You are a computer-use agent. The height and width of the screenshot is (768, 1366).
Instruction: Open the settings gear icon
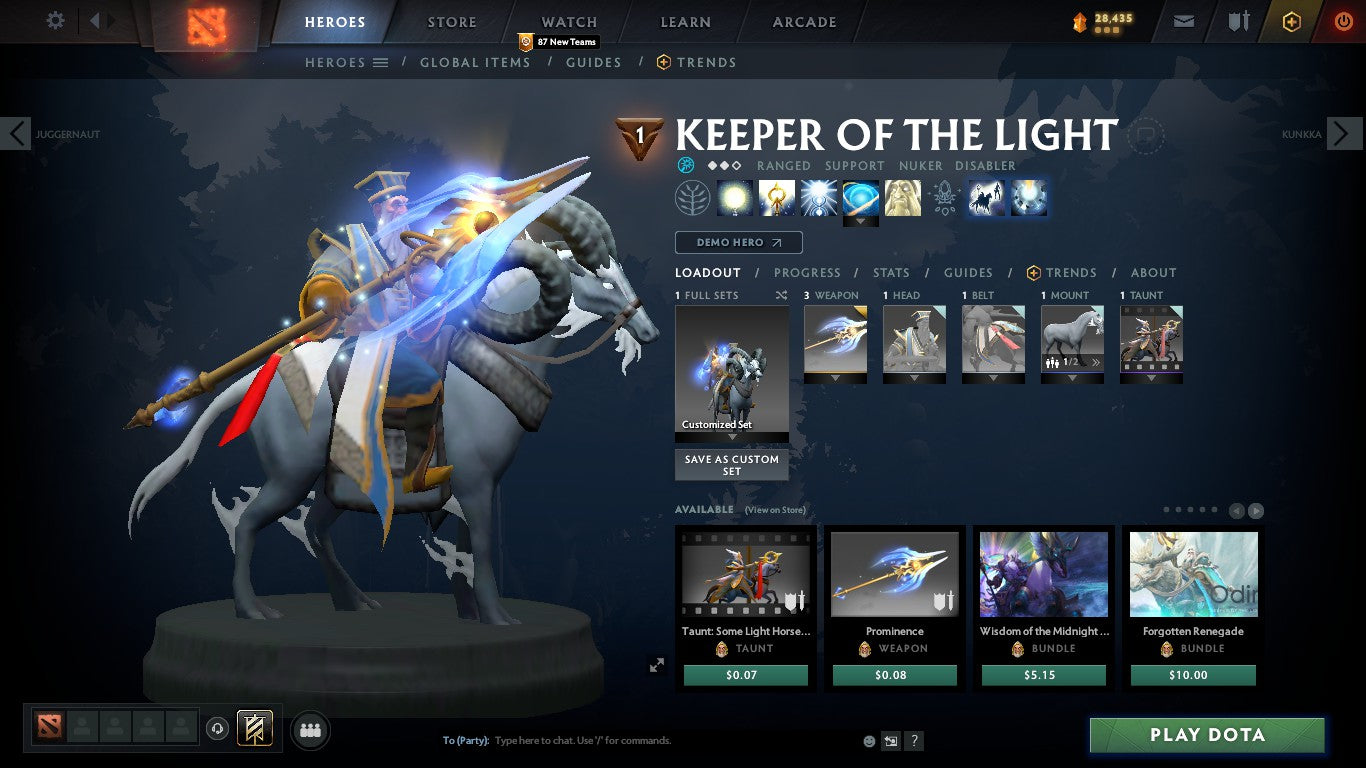tap(55, 20)
